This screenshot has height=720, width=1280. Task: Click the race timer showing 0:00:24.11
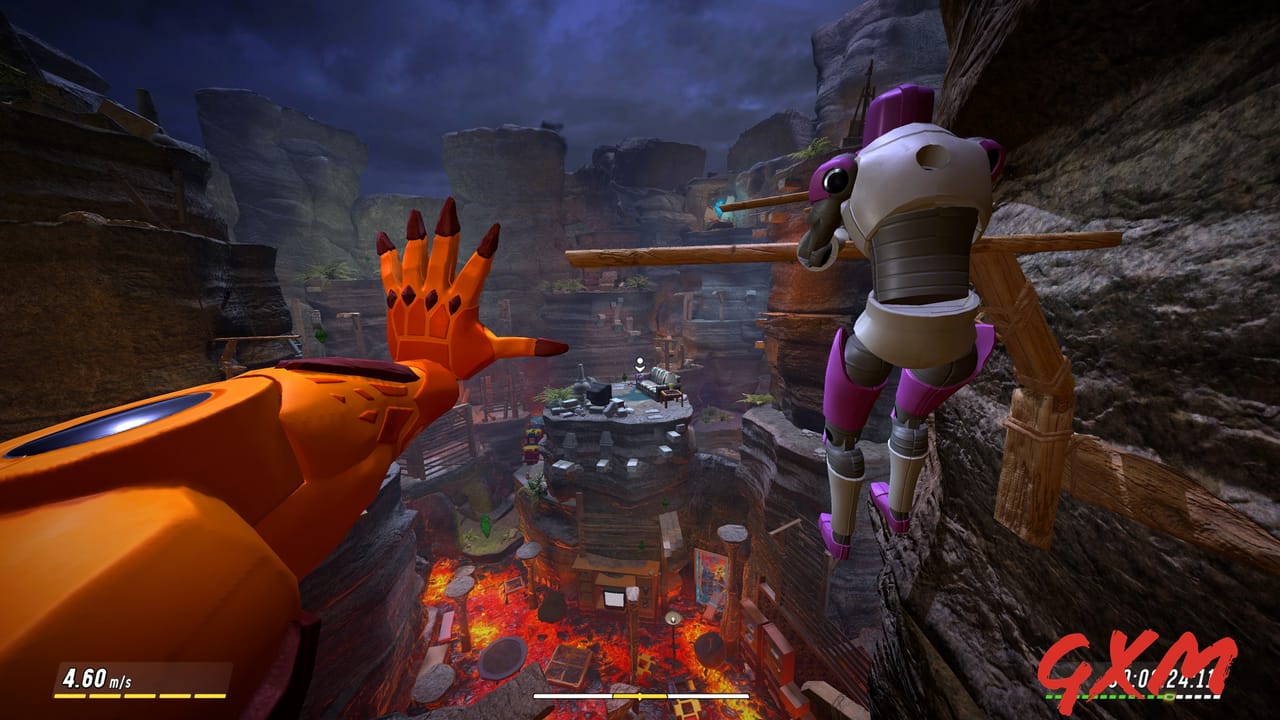[1160, 677]
